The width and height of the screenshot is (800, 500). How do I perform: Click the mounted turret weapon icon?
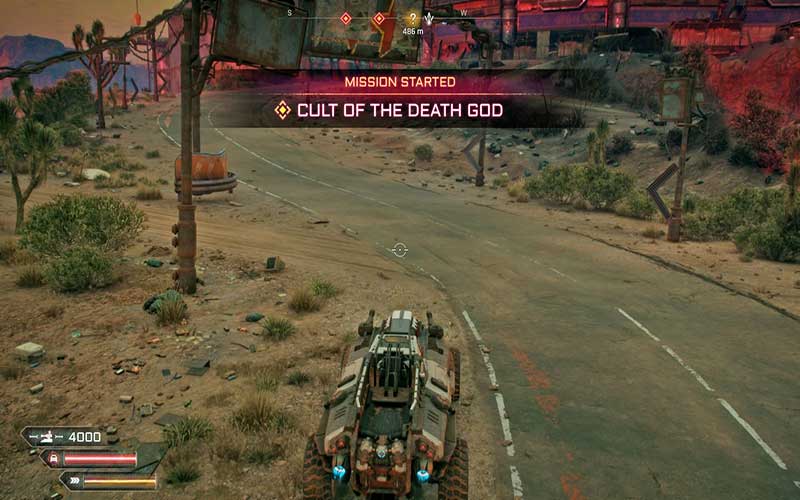point(44,437)
